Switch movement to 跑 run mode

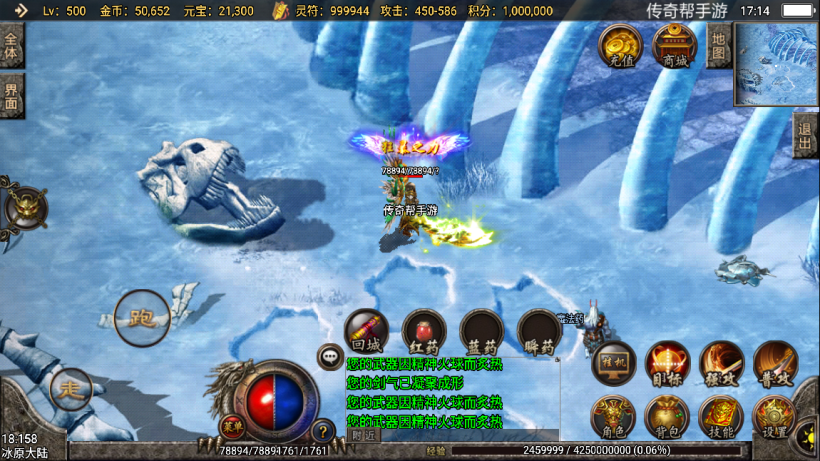click(x=142, y=318)
